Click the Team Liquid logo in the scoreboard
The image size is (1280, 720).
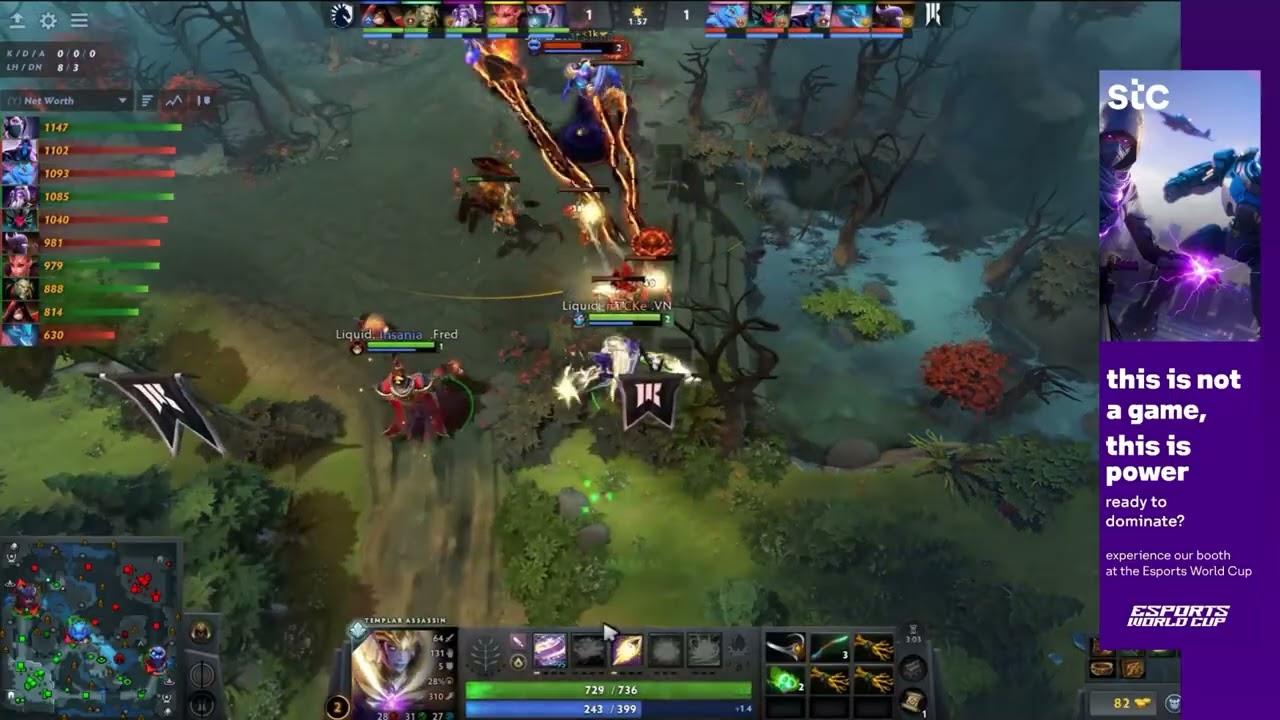tap(342, 14)
